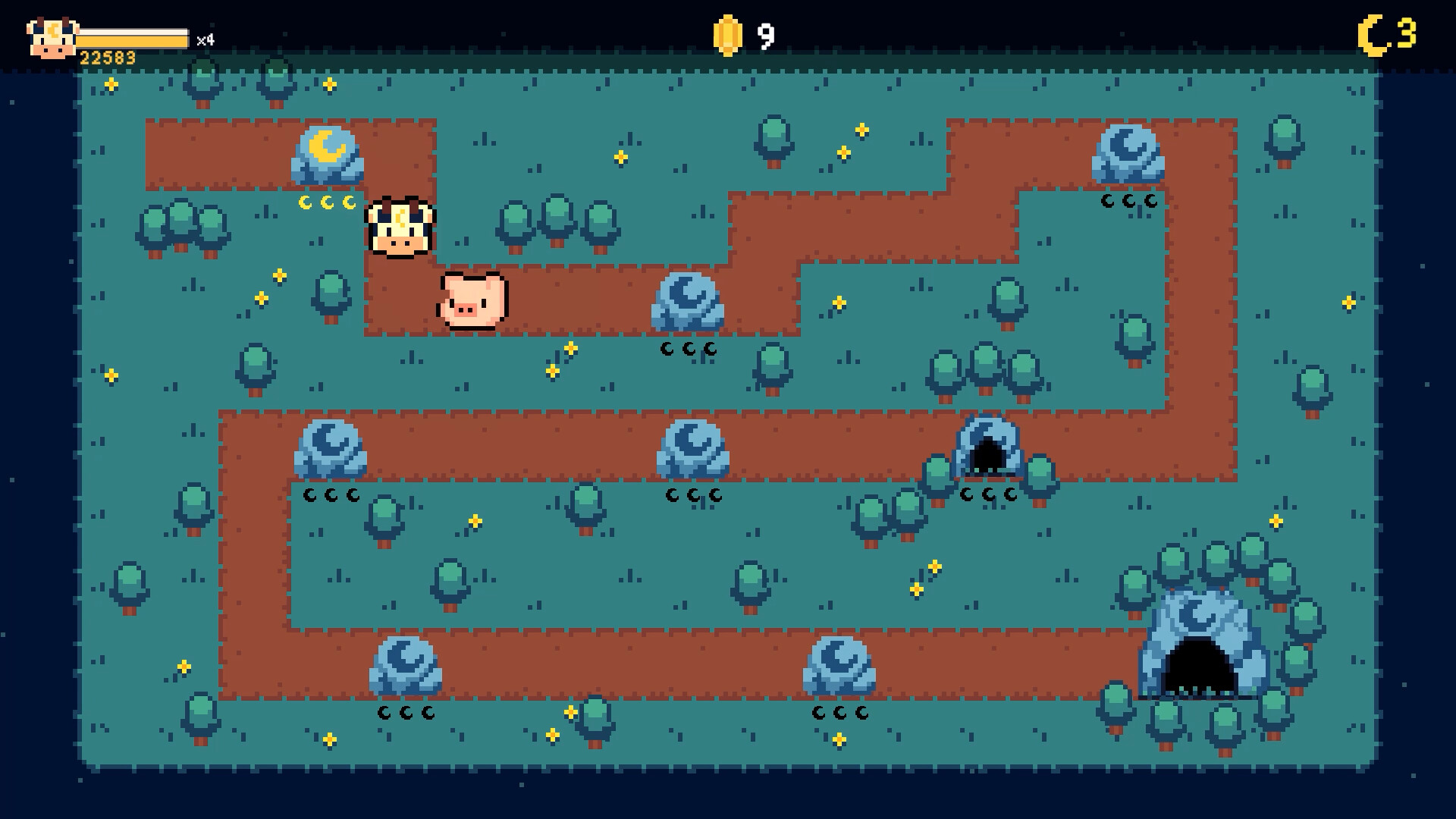Screen dimensions: 1456x819
Task: Click the hoofprints near the top-right rock
Action: point(1128,201)
